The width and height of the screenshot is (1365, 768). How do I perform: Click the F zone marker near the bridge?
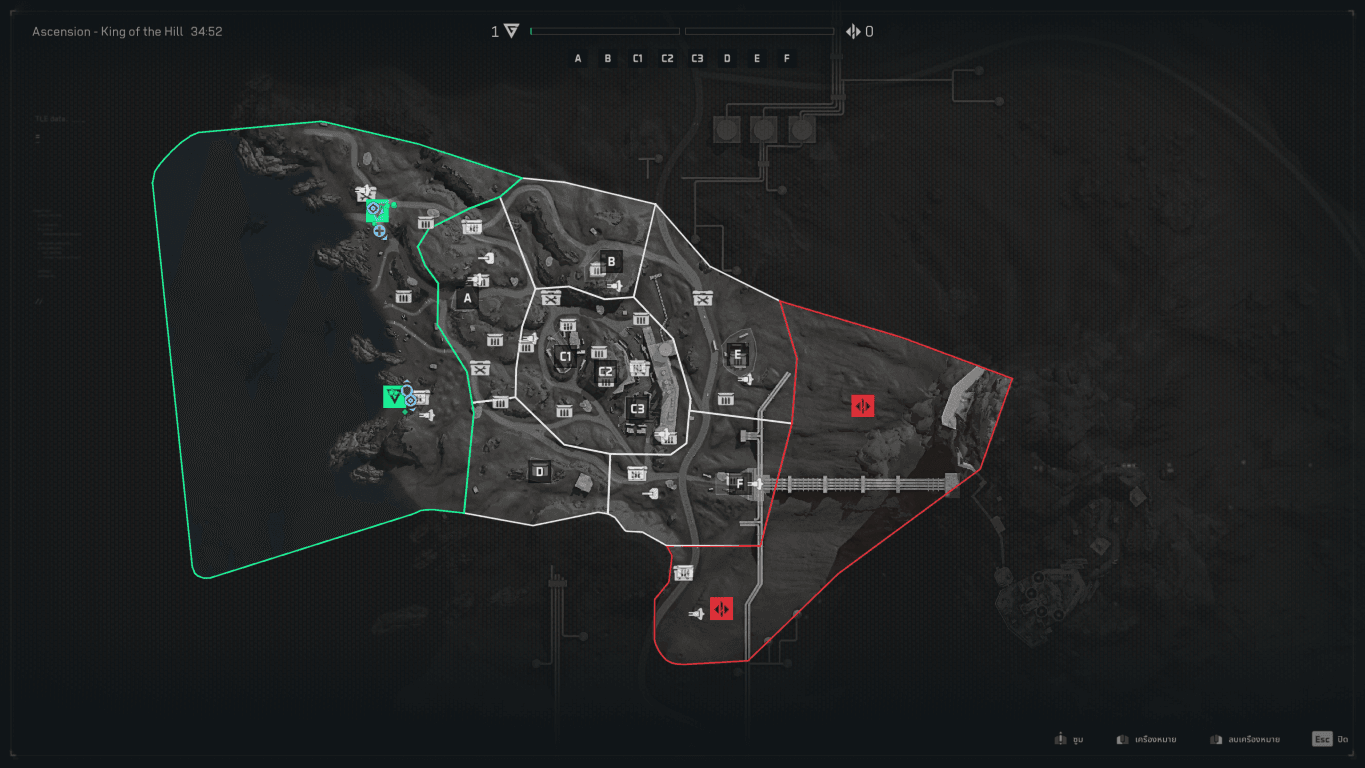[x=738, y=484]
